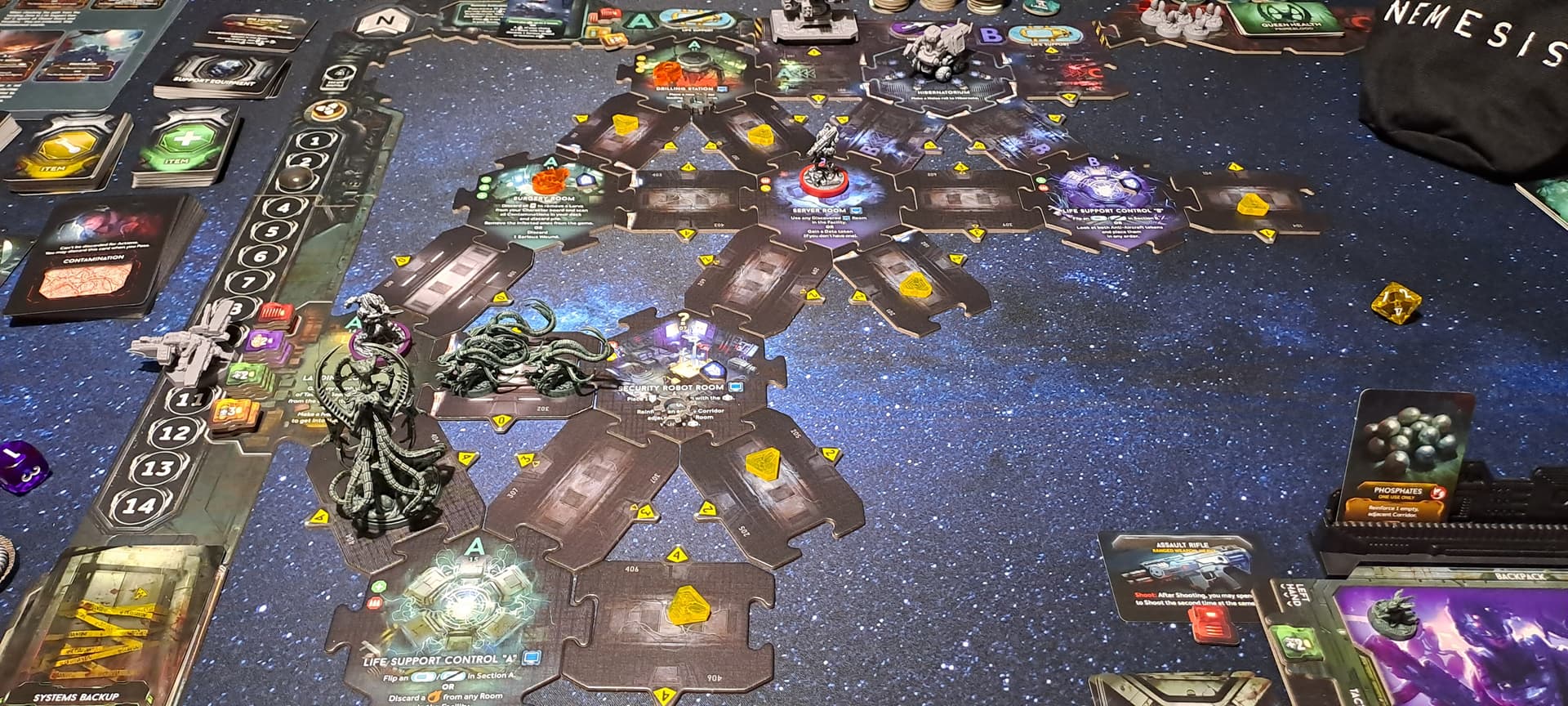
Task: Draw from the green medical item deck
Action: [185, 147]
